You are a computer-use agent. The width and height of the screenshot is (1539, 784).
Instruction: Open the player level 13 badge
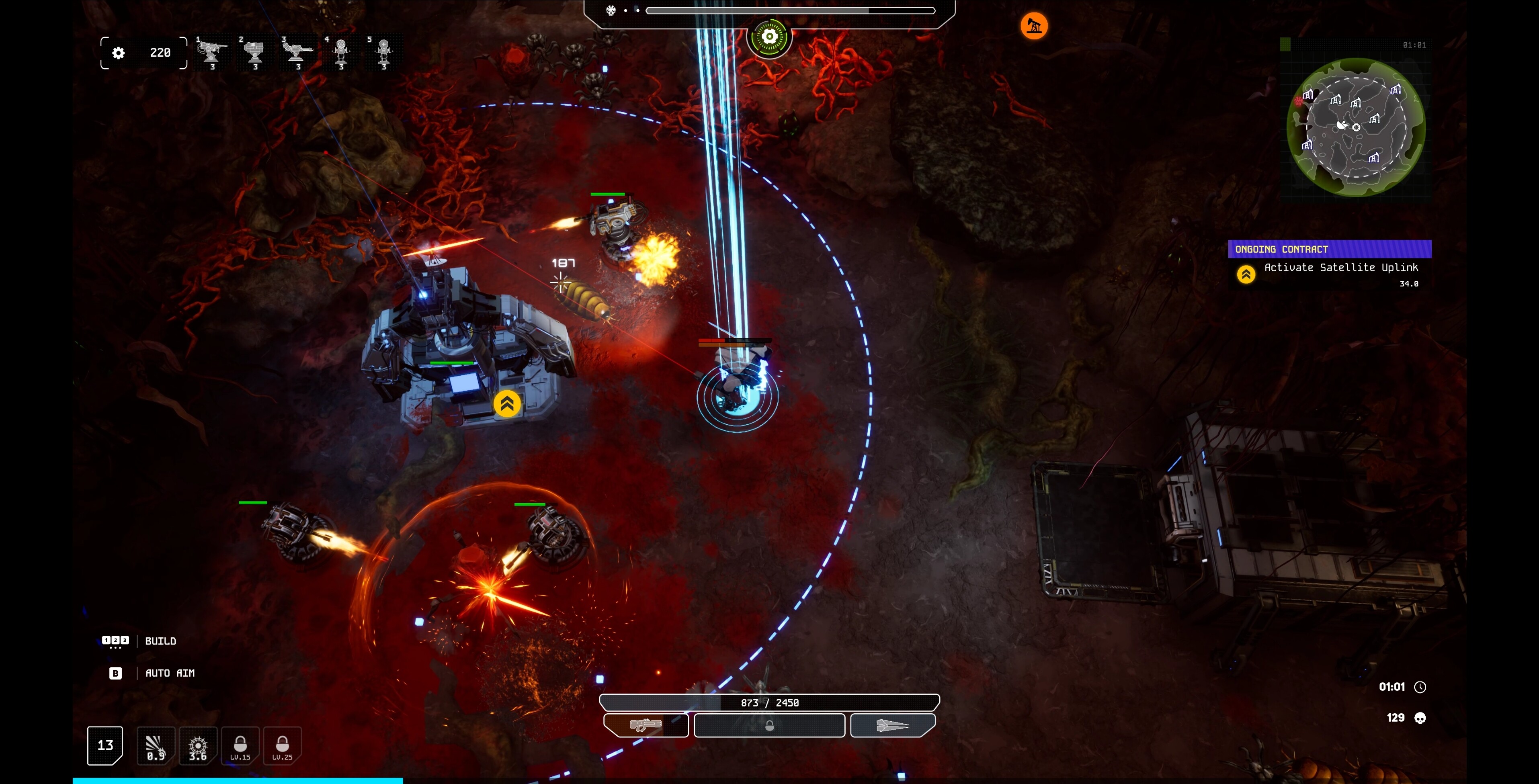point(105,745)
